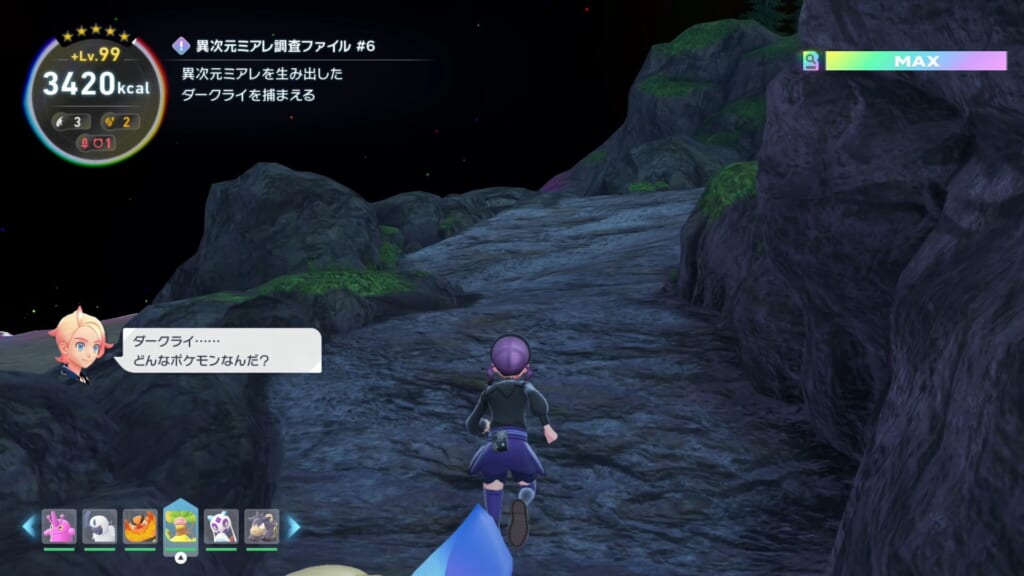Select the pink horned Pokémon party slot
The height and width of the screenshot is (576, 1024).
click(x=59, y=526)
